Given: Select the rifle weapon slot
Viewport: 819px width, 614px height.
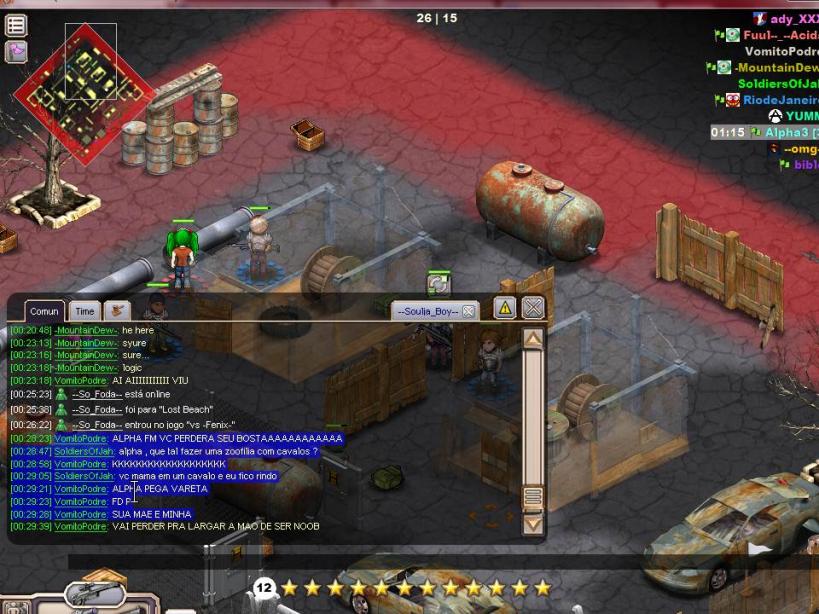Looking at the screenshot, I should (94, 595).
